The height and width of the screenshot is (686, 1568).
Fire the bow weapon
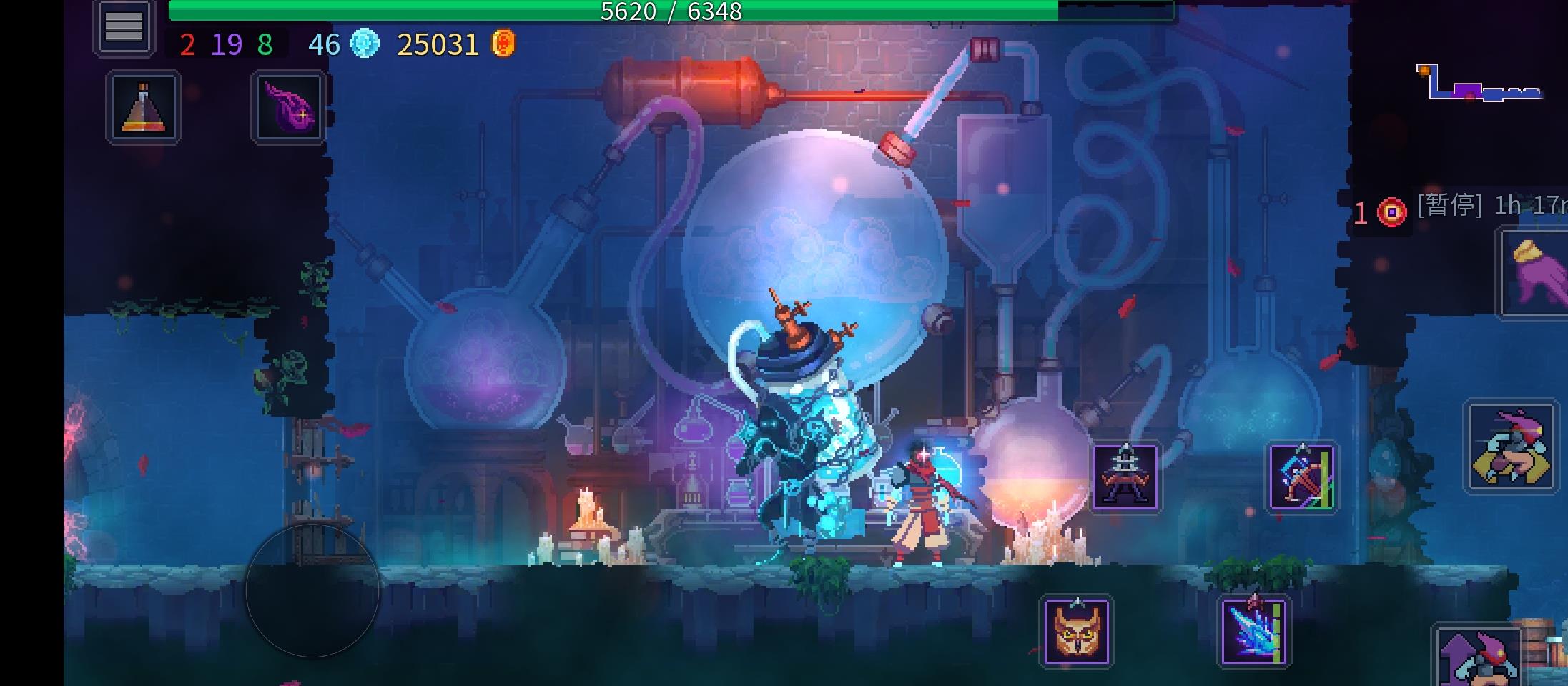tap(1301, 477)
